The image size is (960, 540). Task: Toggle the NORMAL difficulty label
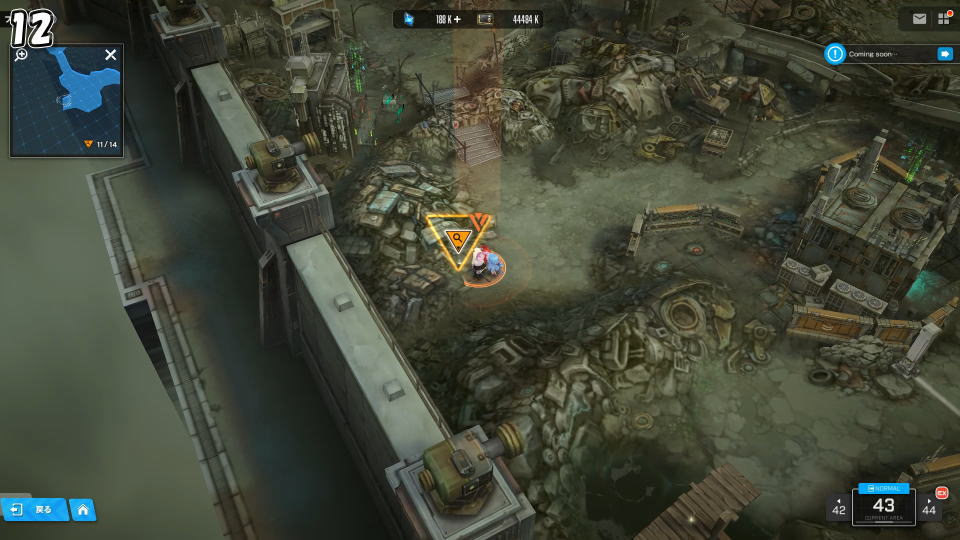[x=884, y=488]
